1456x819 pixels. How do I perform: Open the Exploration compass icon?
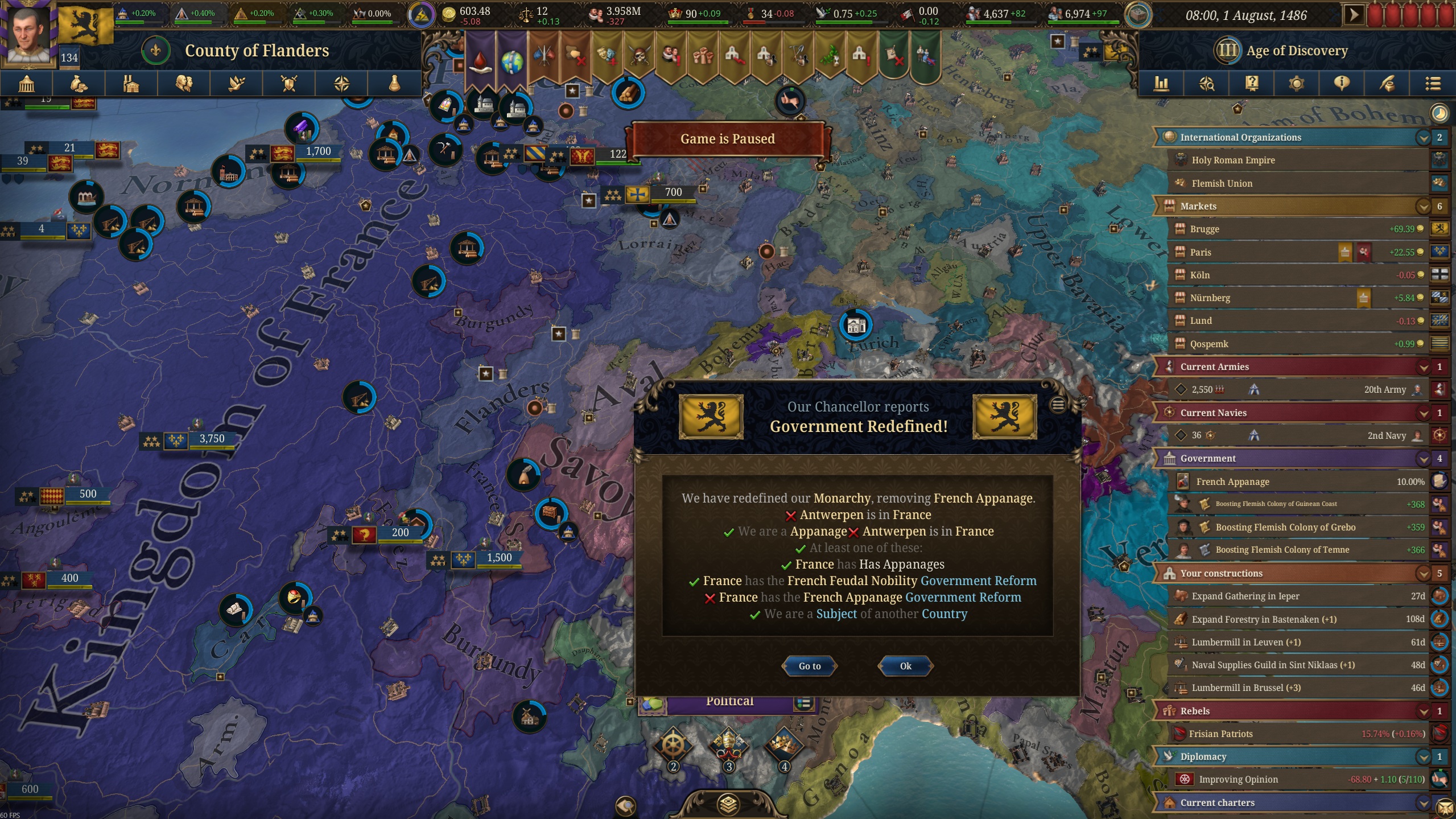pos(341,83)
